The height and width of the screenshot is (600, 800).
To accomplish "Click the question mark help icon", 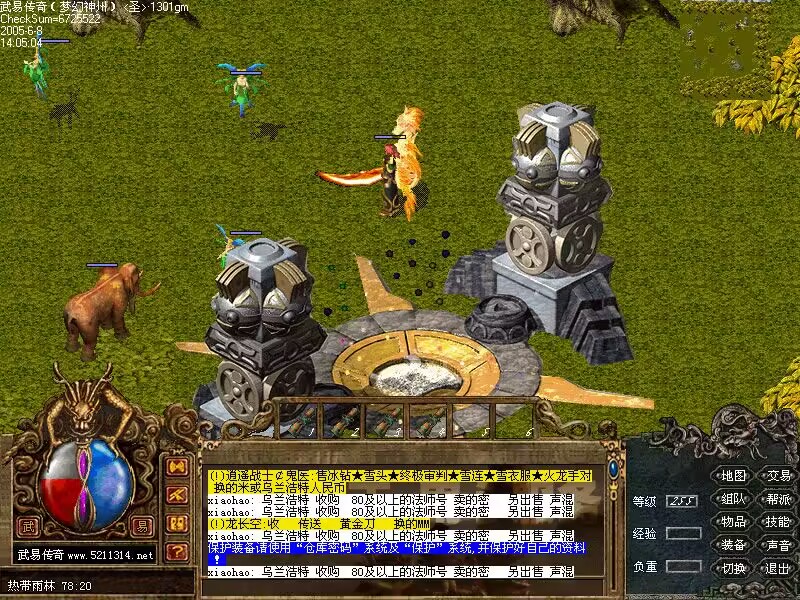I will point(177,550).
